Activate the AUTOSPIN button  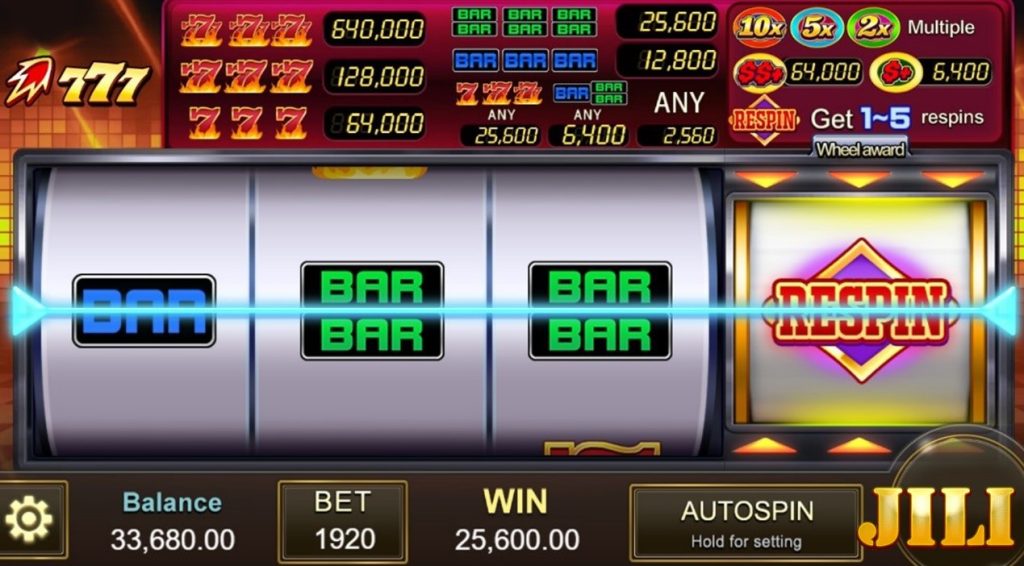point(745,522)
